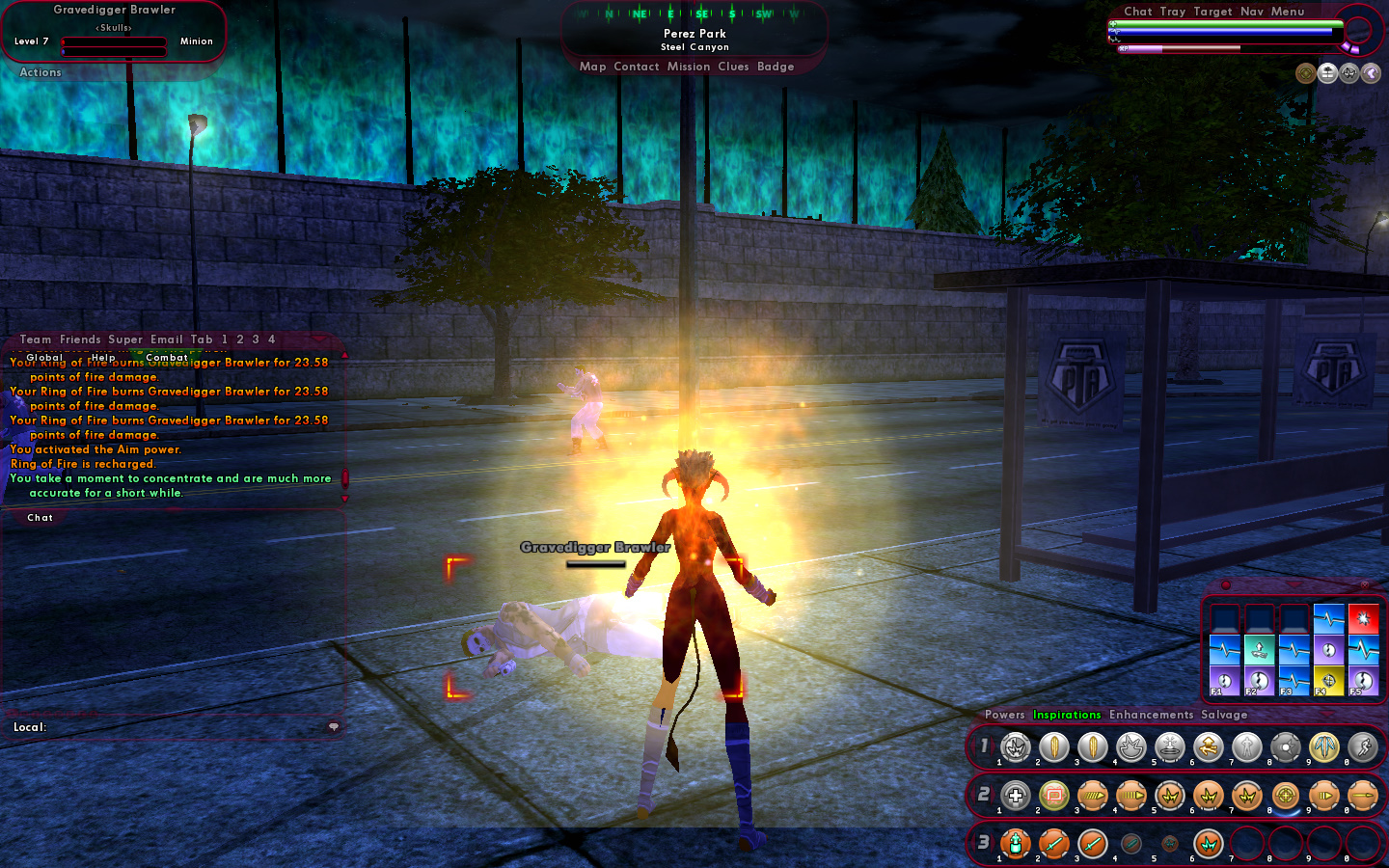Open the Clues window
The height and width of the screenshot is (868, 1389).
pyautogui.click(x=733, y=67)
